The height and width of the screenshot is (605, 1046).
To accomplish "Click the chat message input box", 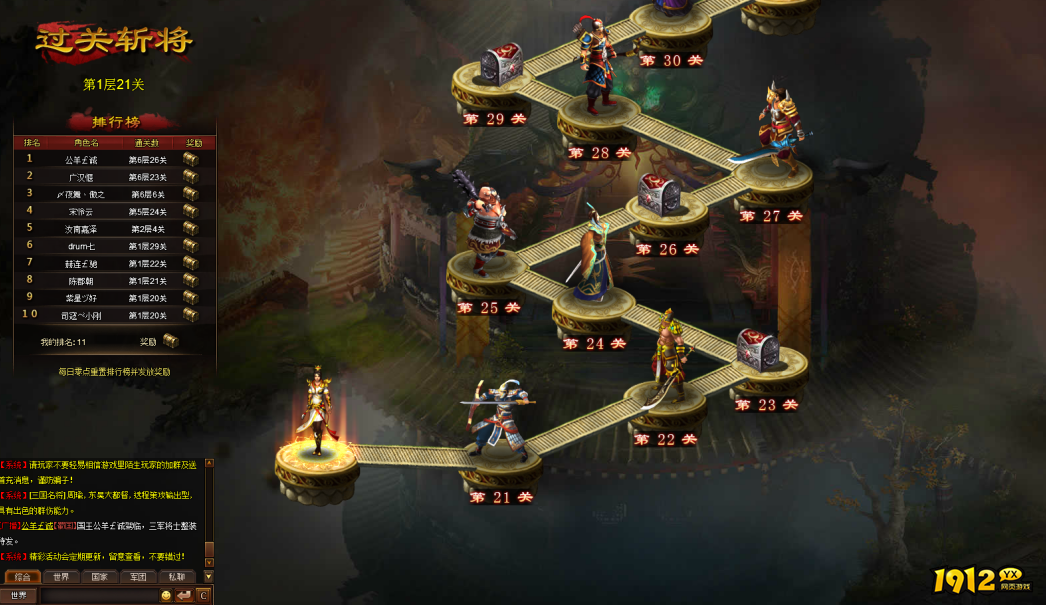I will (98, 596).
